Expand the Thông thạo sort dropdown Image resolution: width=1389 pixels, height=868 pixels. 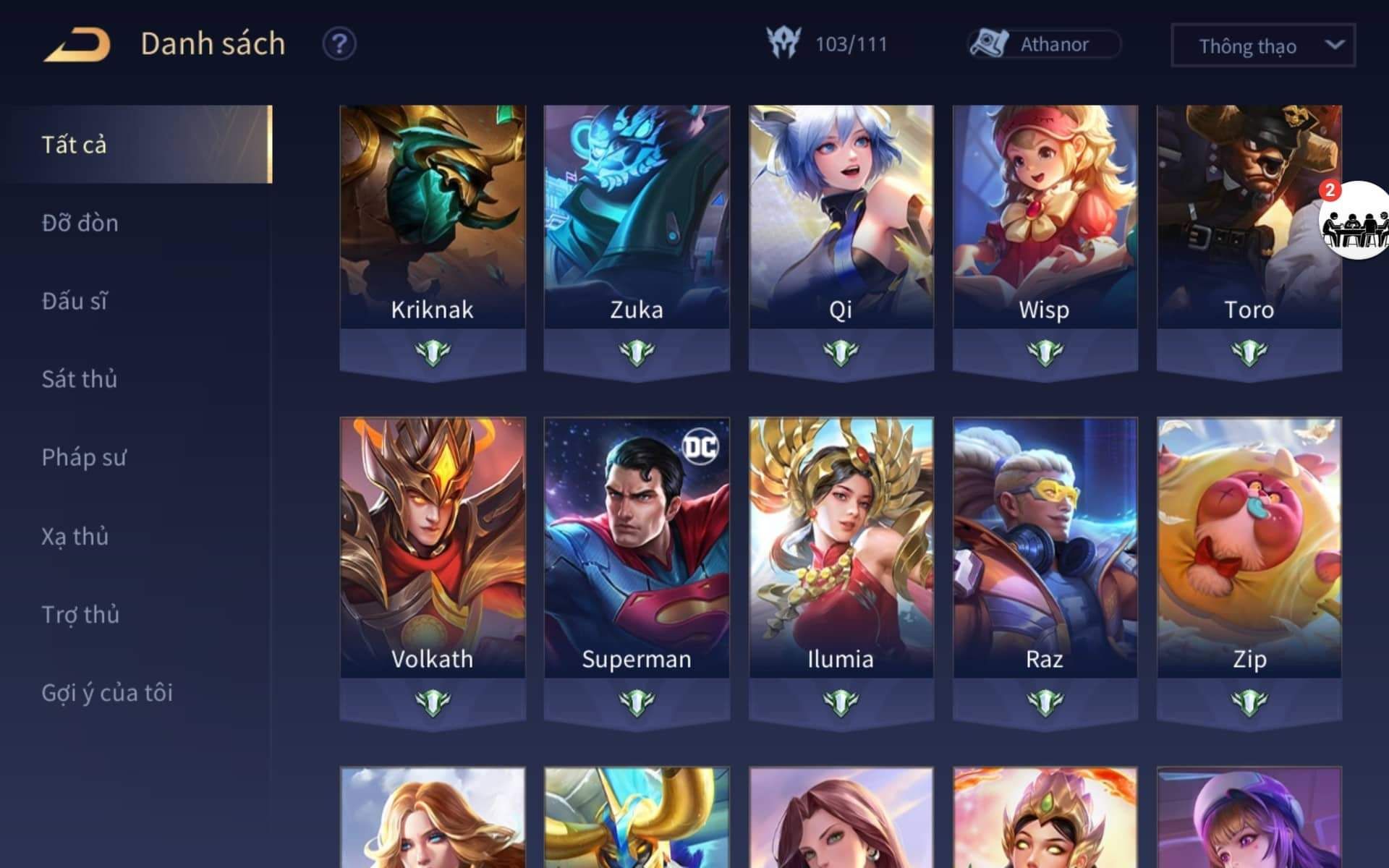[x=1262, y=46]
